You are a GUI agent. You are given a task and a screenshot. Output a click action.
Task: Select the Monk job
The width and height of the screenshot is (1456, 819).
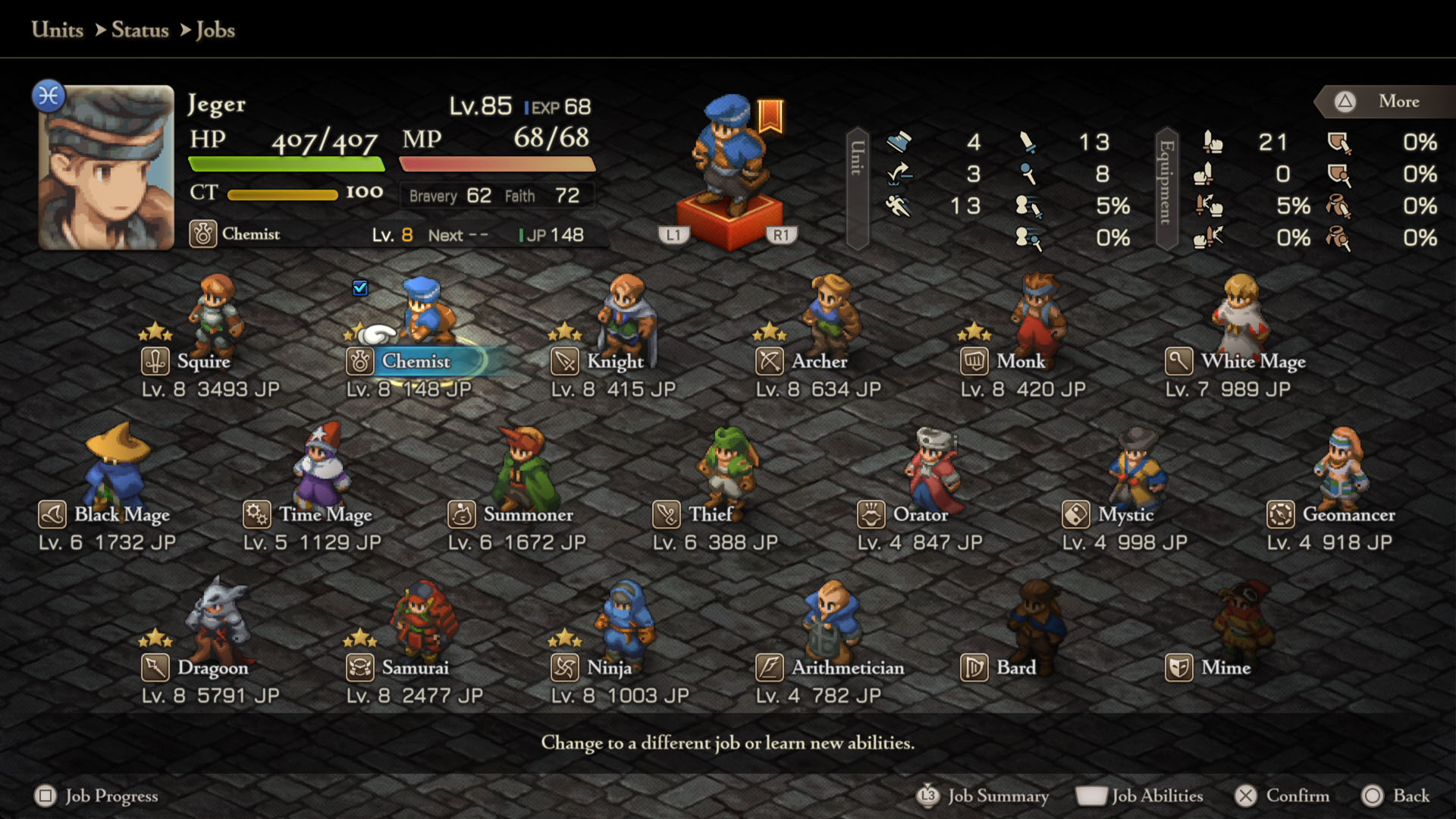coord(1020,362)
